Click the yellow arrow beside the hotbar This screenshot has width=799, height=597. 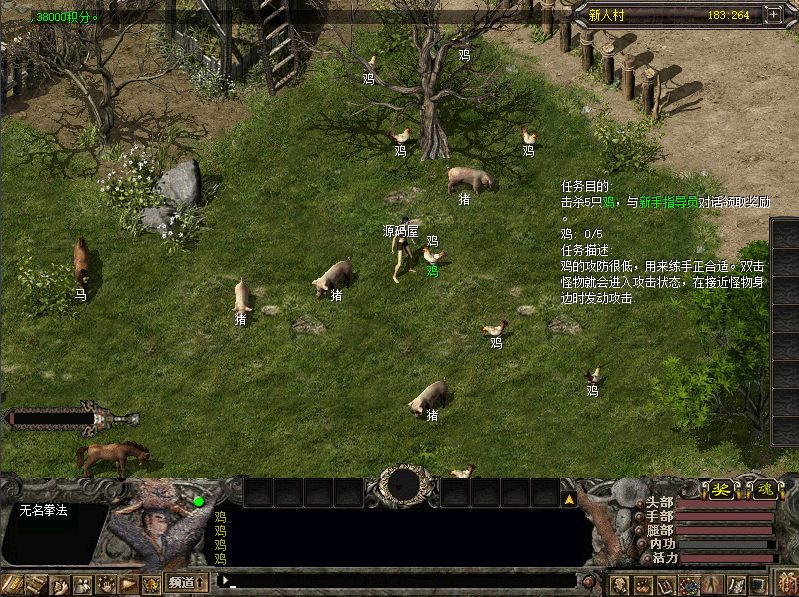click(569, 497)
